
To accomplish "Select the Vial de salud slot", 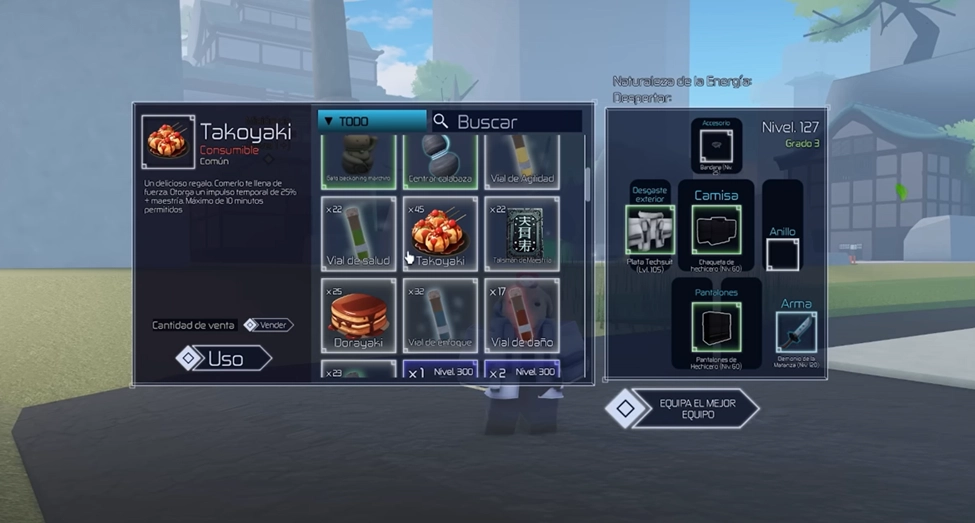I will pos(359,233).
